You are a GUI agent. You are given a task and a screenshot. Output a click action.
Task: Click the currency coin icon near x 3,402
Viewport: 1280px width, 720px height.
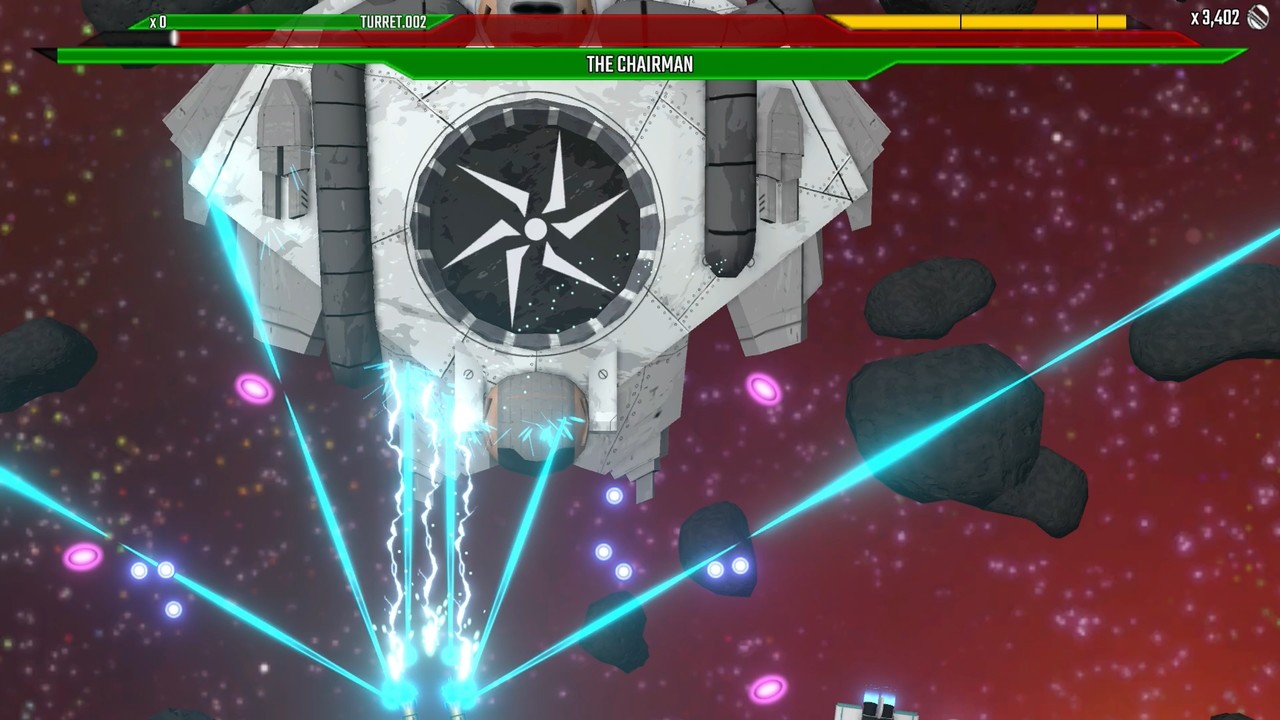coord(1257,18)
